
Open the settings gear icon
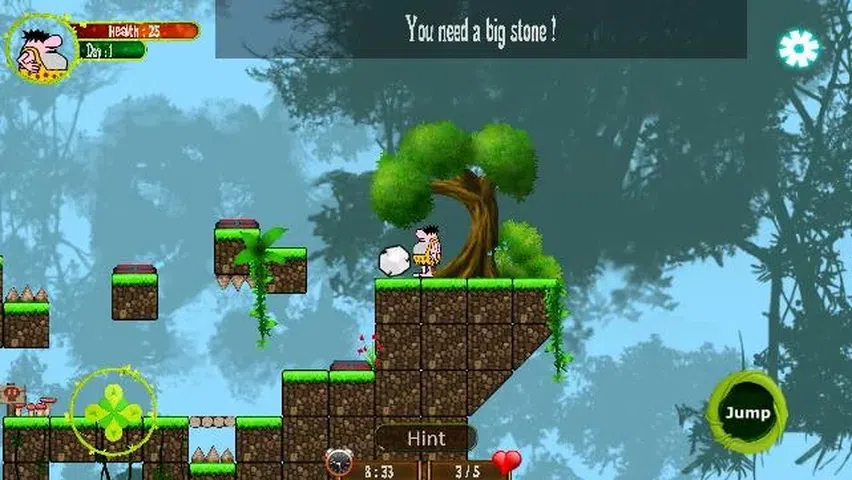click(x=798, y=48)
